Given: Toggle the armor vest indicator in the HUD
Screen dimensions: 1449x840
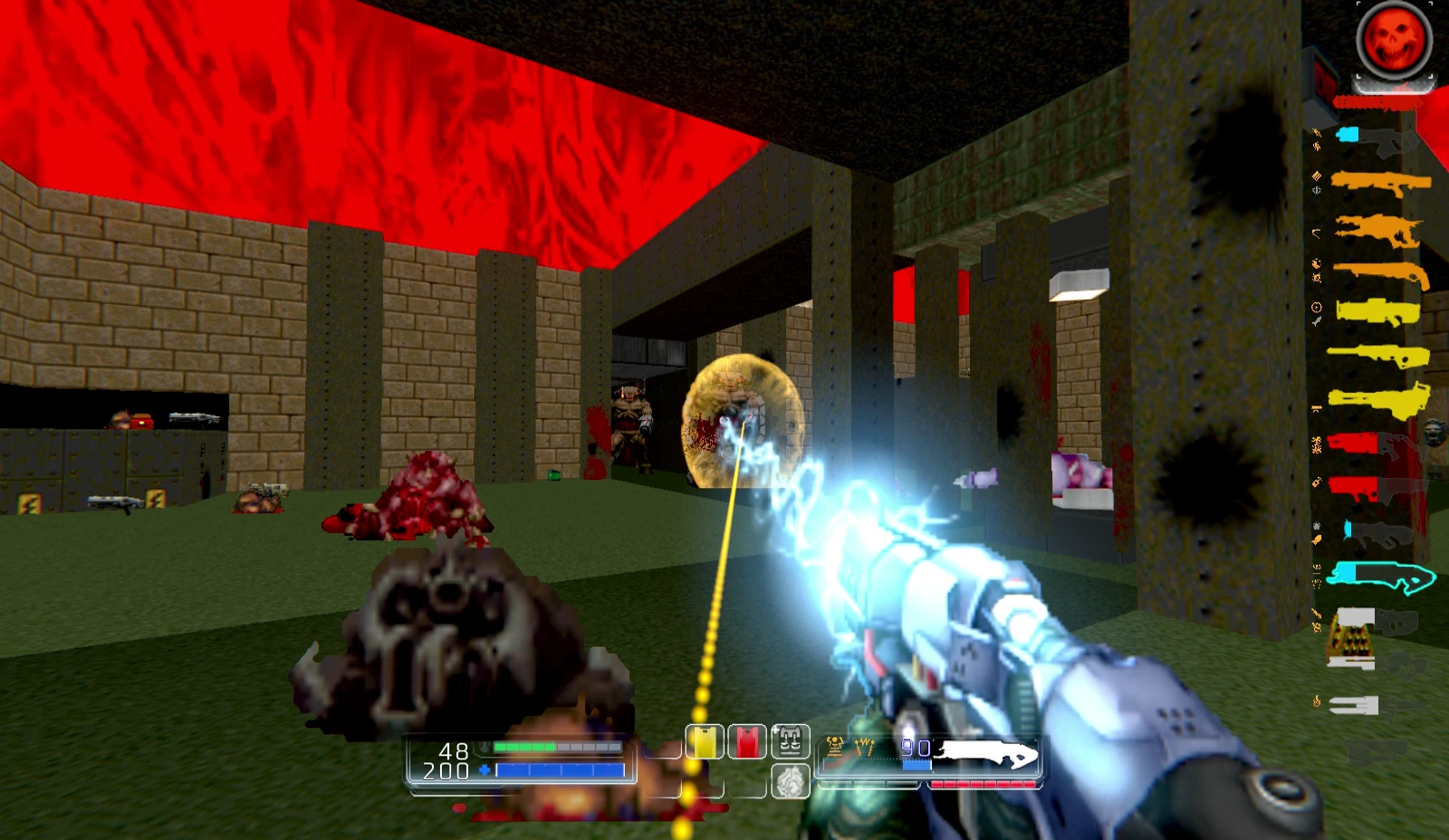Looking at the screenshot, I should tap(788, 742).
